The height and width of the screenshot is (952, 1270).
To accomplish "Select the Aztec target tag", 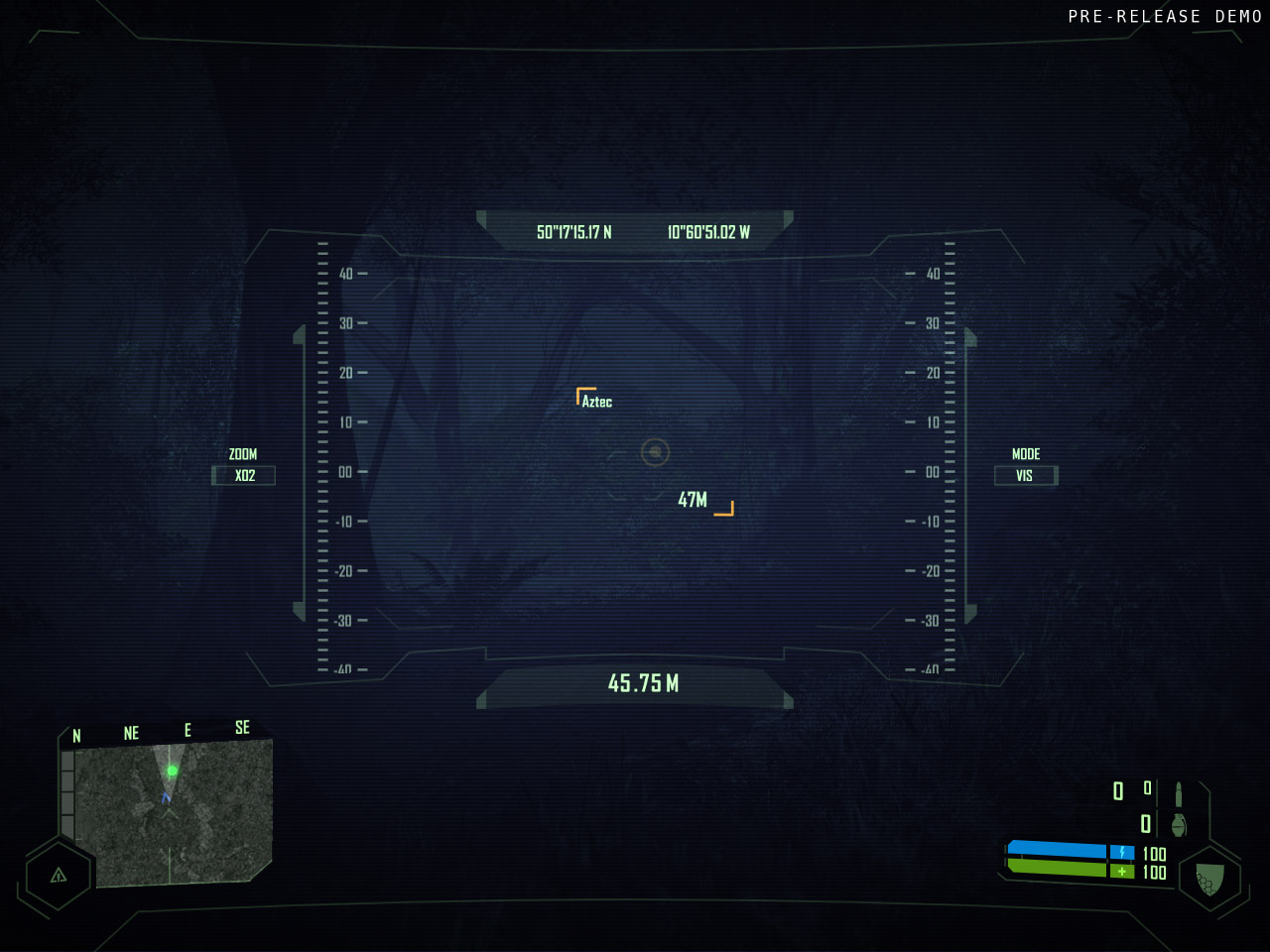I will 596,402.
